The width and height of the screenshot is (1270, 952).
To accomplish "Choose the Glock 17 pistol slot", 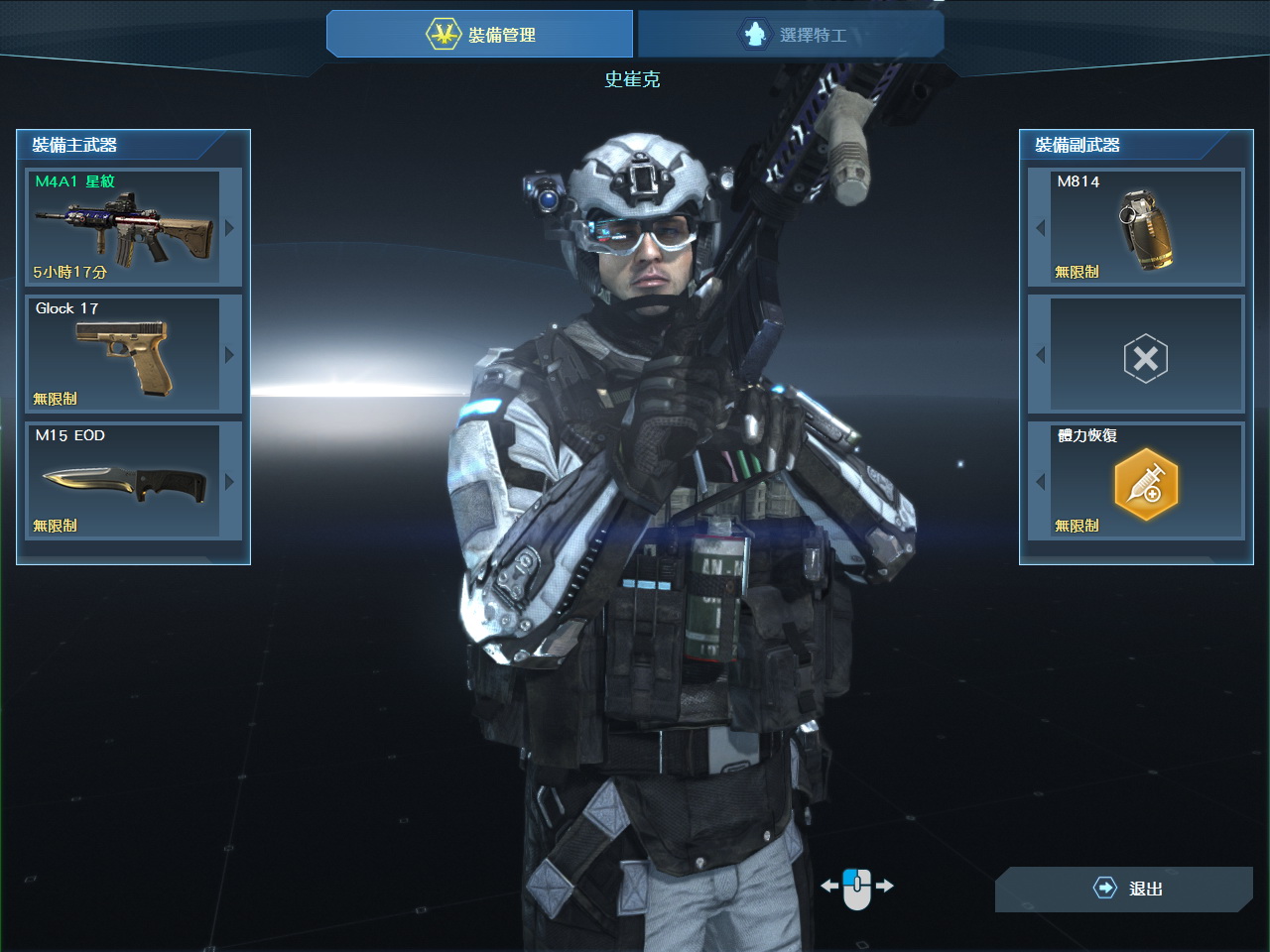I will tap(122, 354).
